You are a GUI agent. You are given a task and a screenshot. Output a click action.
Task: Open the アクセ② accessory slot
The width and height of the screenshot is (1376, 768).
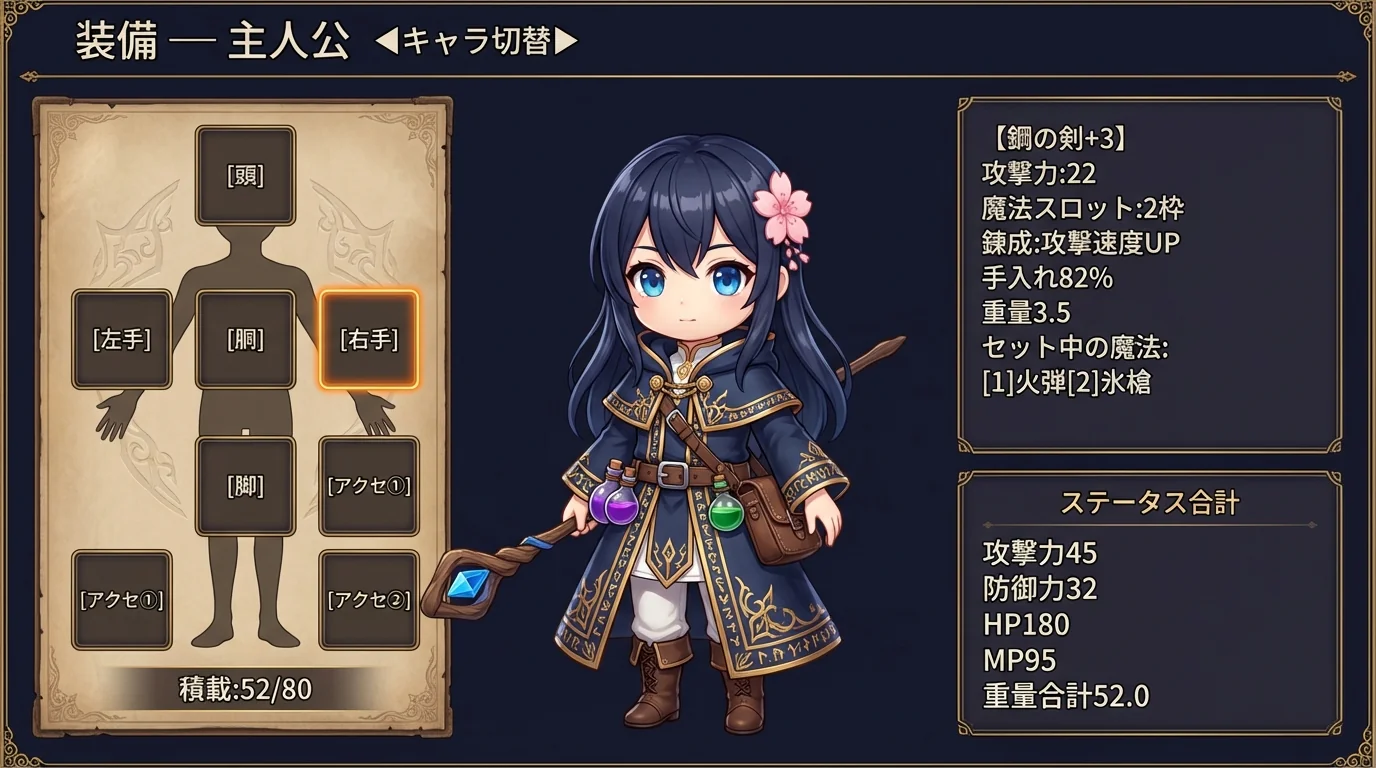pos(368,600)
